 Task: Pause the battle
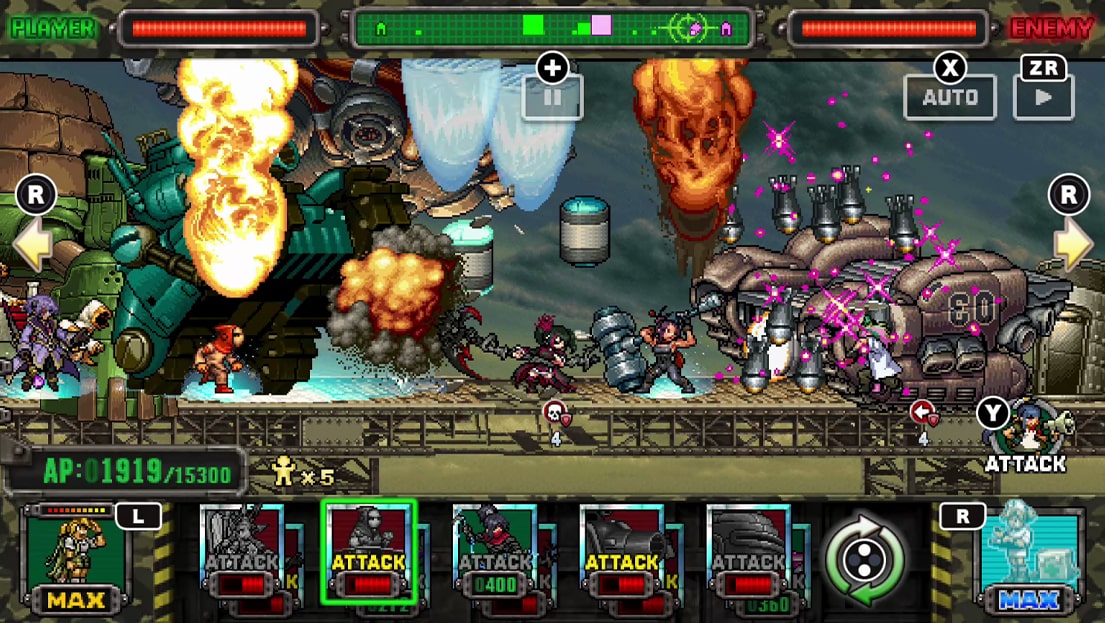(552, 98)
